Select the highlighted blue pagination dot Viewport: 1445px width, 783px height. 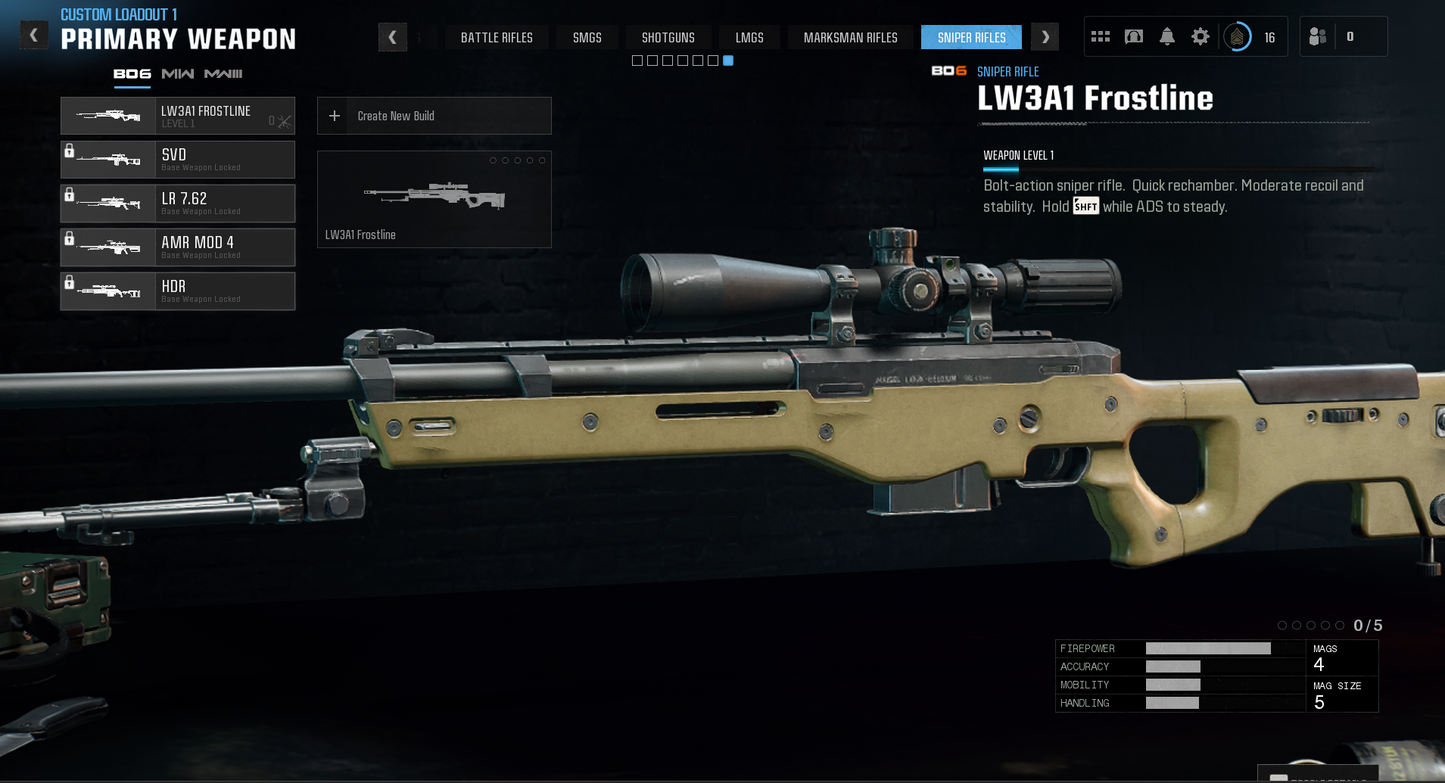click(728, 60)
